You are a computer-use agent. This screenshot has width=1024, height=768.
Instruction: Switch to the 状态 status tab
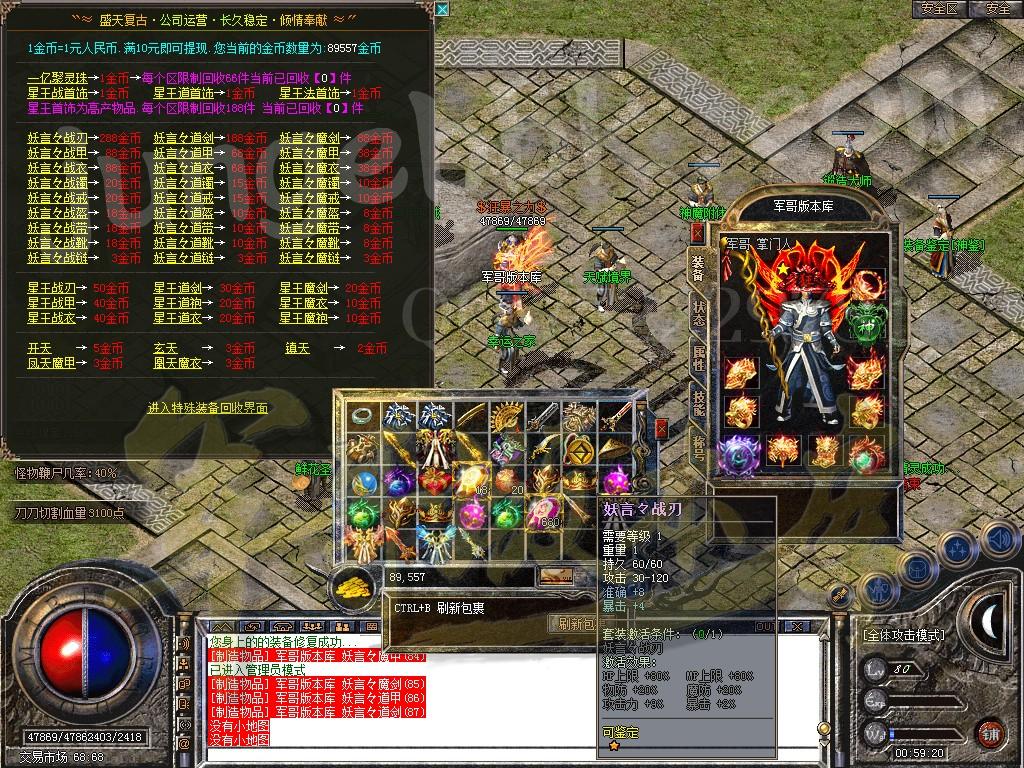[698, 313]
